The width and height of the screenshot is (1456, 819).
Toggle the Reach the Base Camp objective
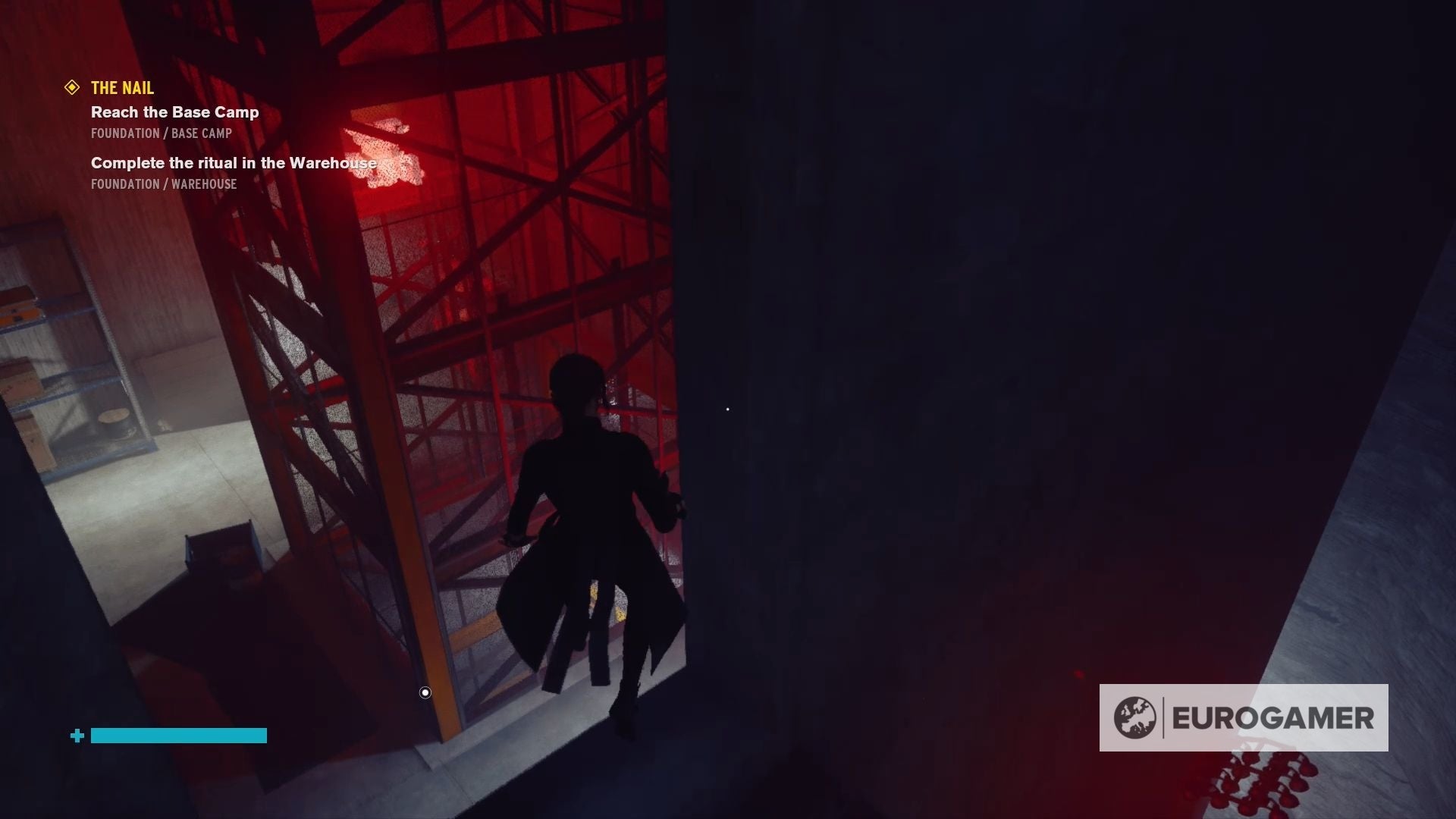[x=174, y=111]
